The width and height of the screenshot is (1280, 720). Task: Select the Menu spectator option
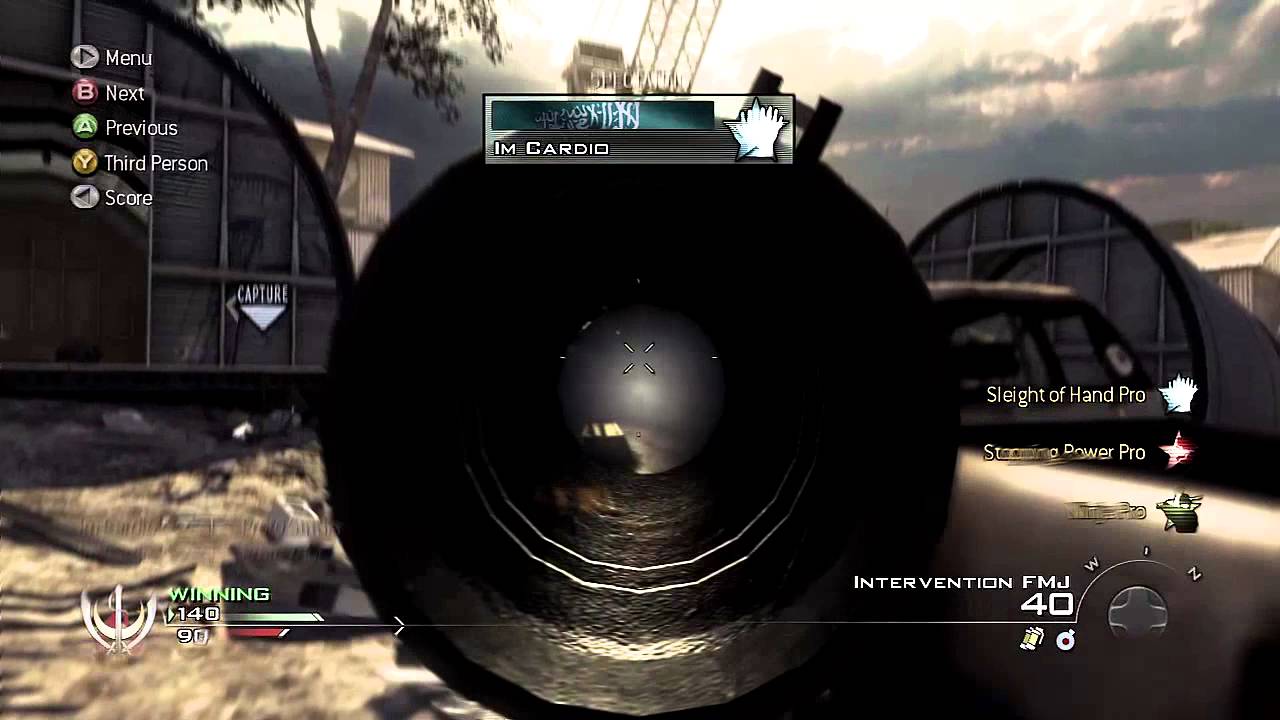point(112,58)
